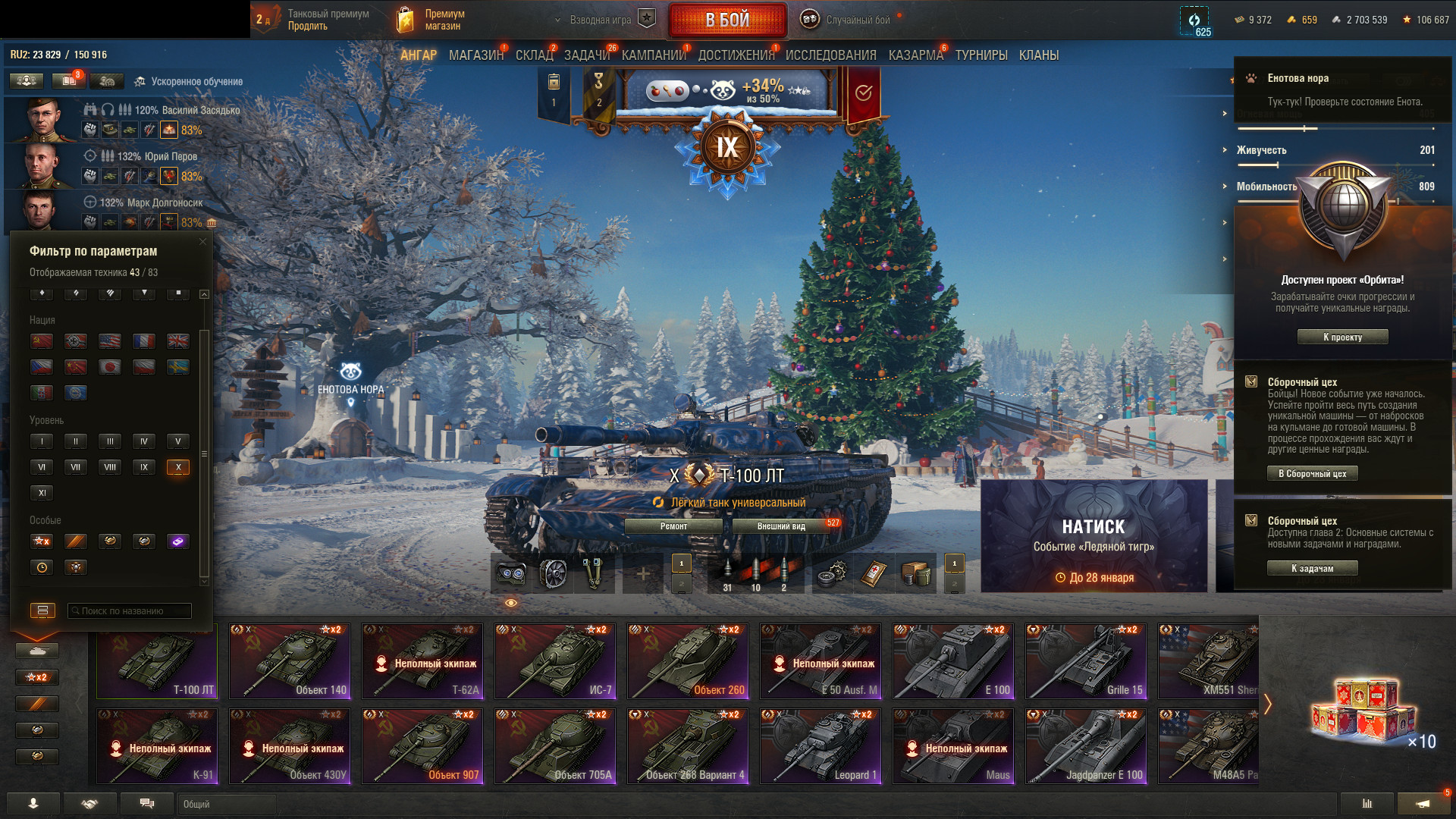Open the МАГАЗИН shop tab
The width and height of the screenshot is (1456, 819).
tap(475, 55)
